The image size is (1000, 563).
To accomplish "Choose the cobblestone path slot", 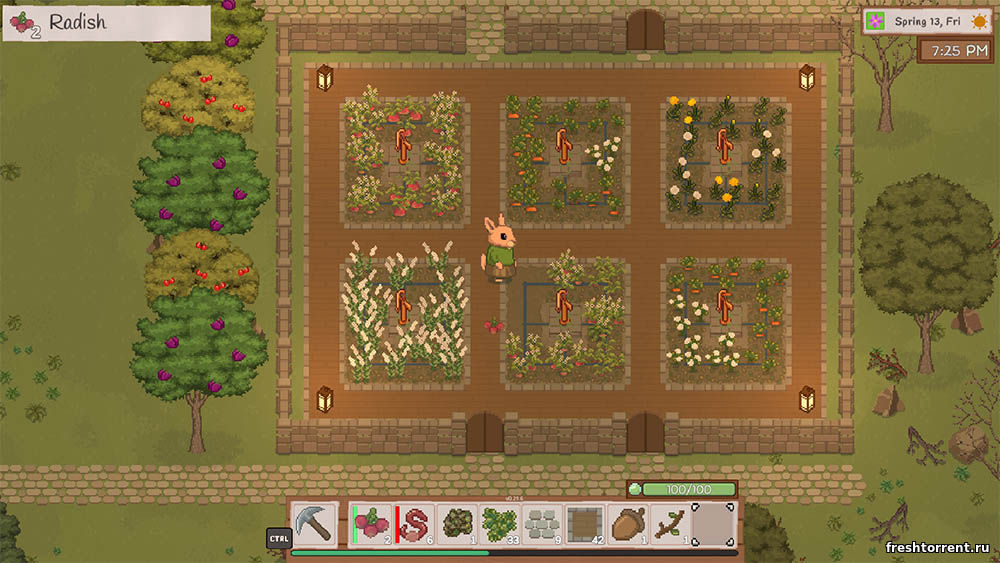I will click(542, 524).
